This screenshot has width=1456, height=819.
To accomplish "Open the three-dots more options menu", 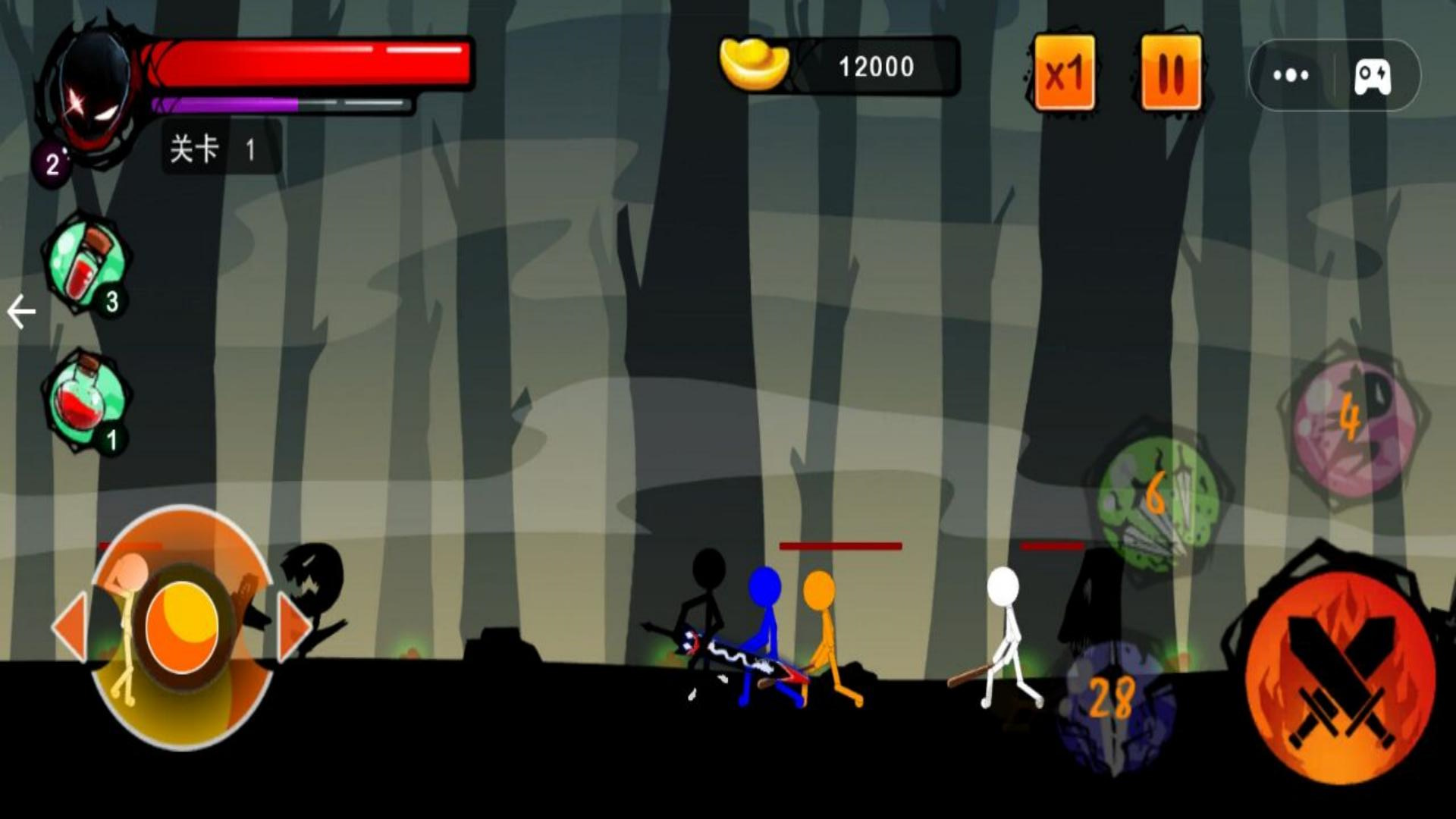I will pyautogui.click(x=1291, y=75).
